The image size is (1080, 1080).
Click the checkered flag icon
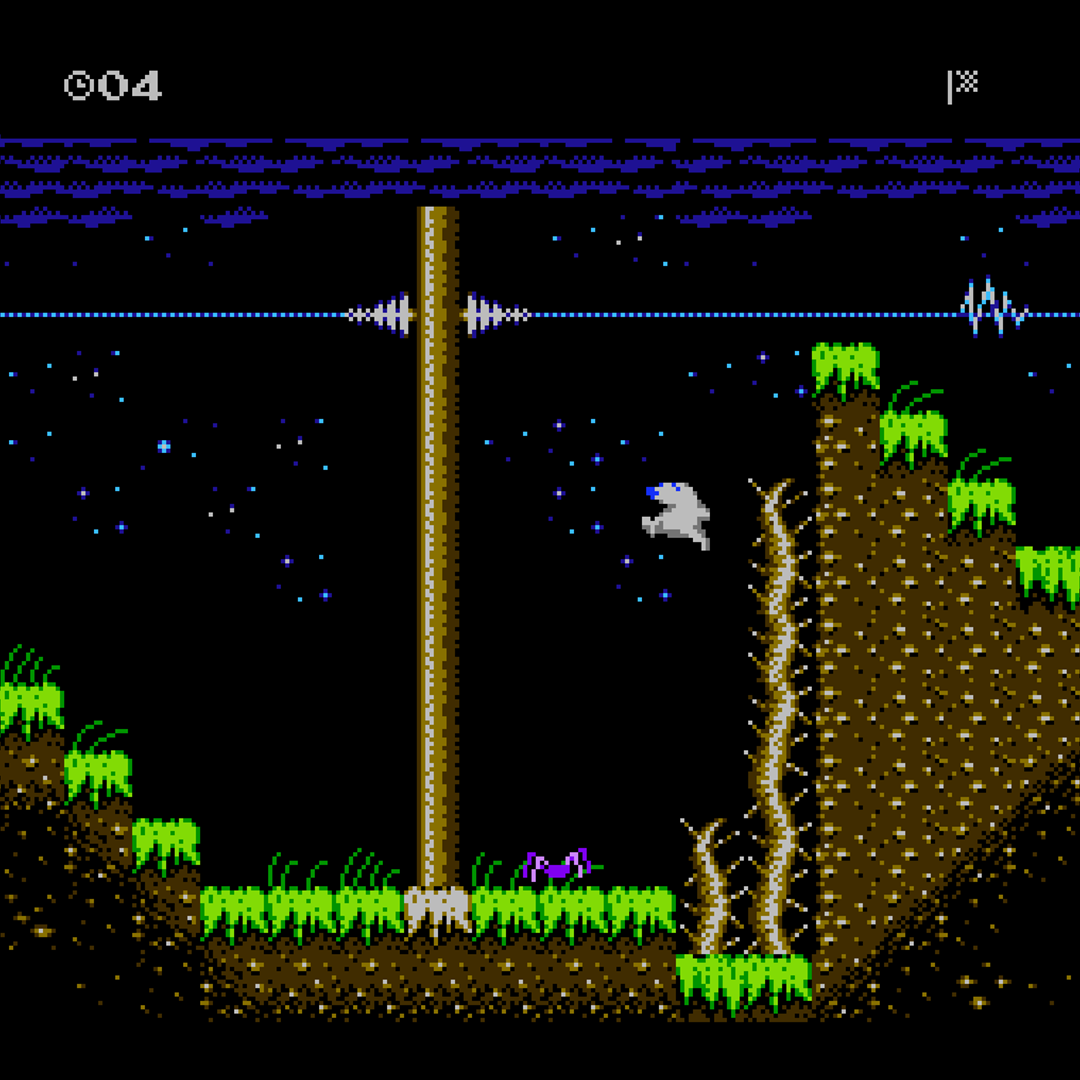pyautogui.click(x=962, y=85)
